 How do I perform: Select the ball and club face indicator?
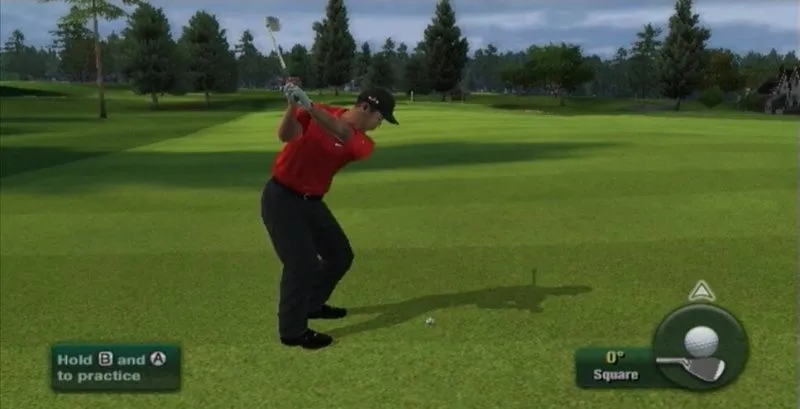point(700,346)
